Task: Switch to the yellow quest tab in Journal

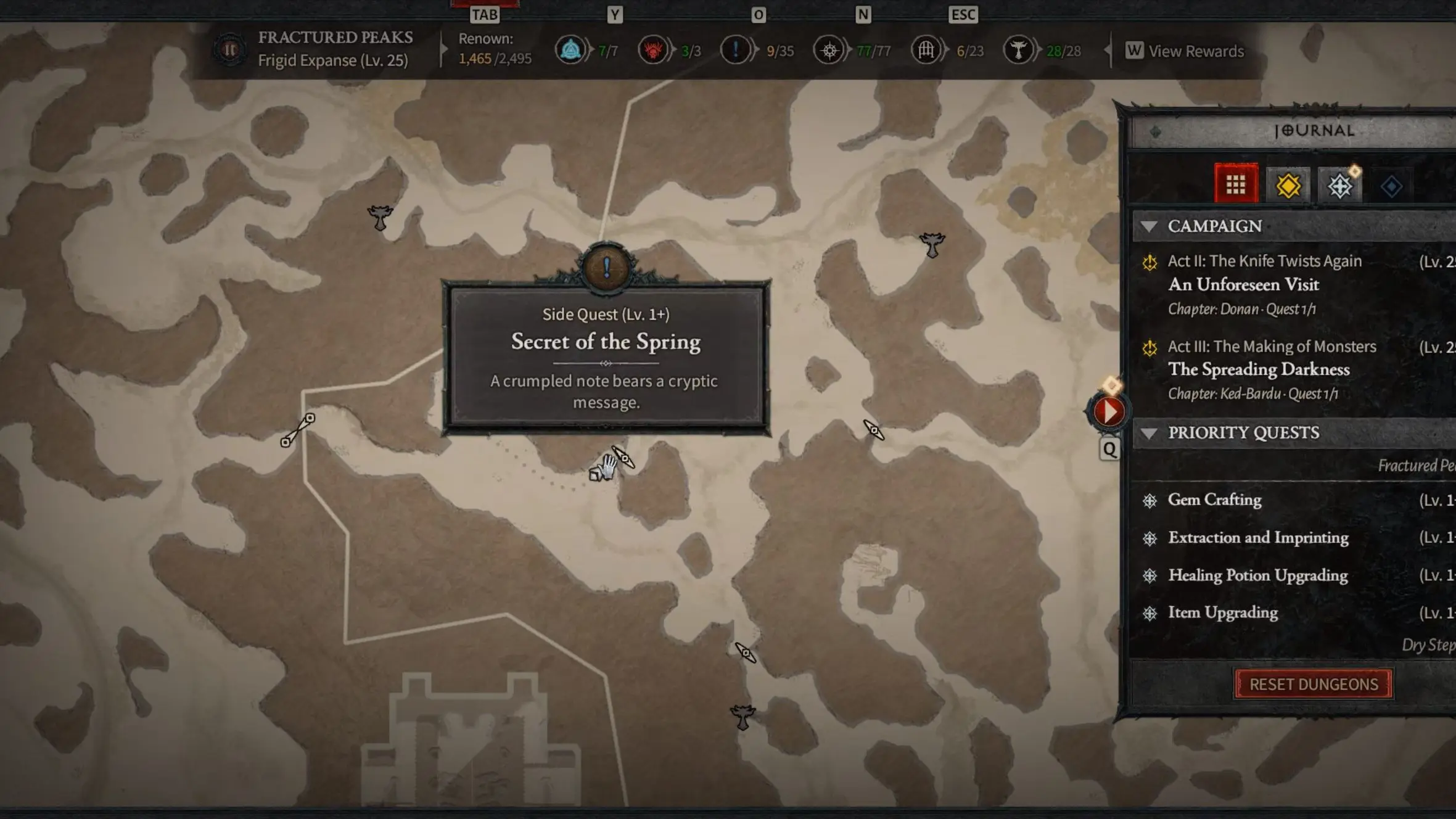Action: (1289, 183)
